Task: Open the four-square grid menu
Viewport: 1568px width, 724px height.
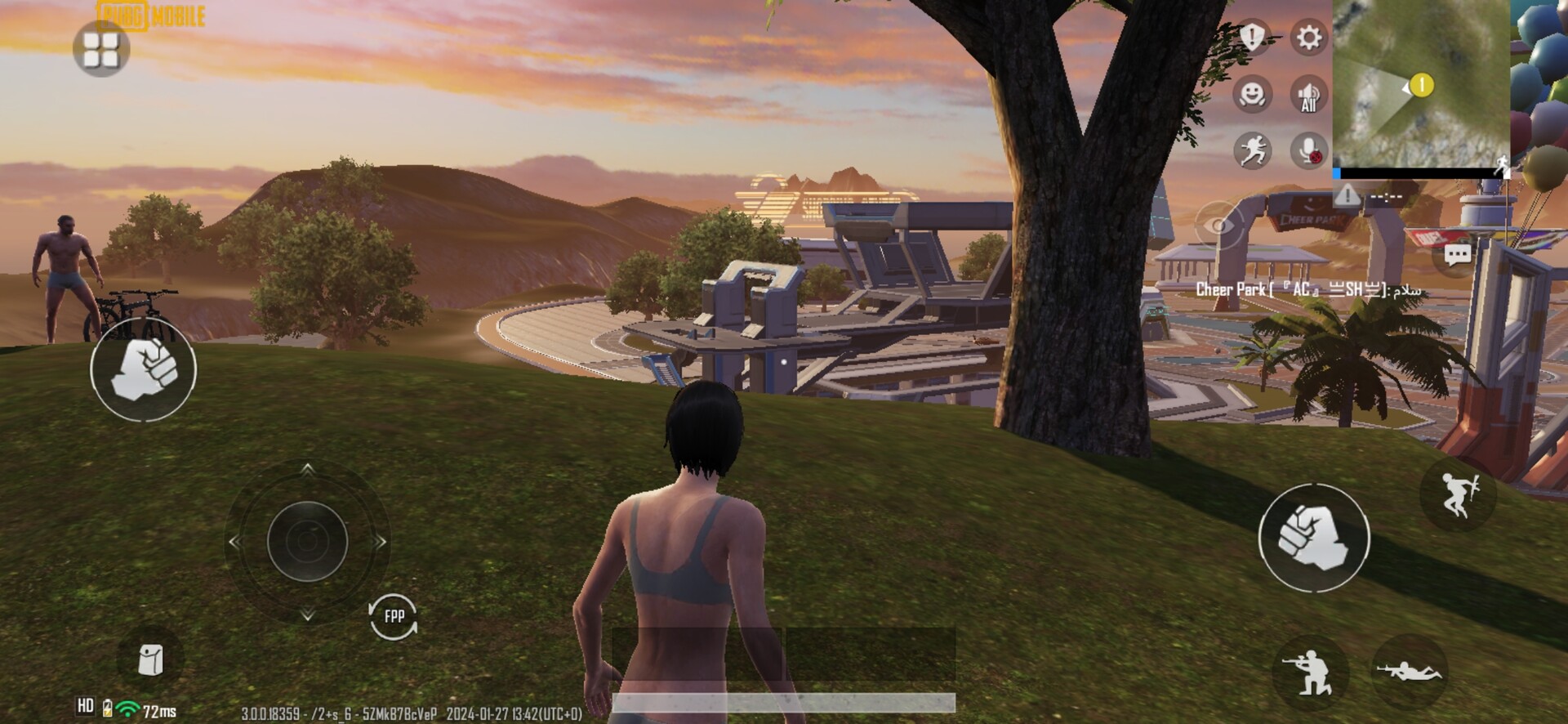Action: point(101,49)
